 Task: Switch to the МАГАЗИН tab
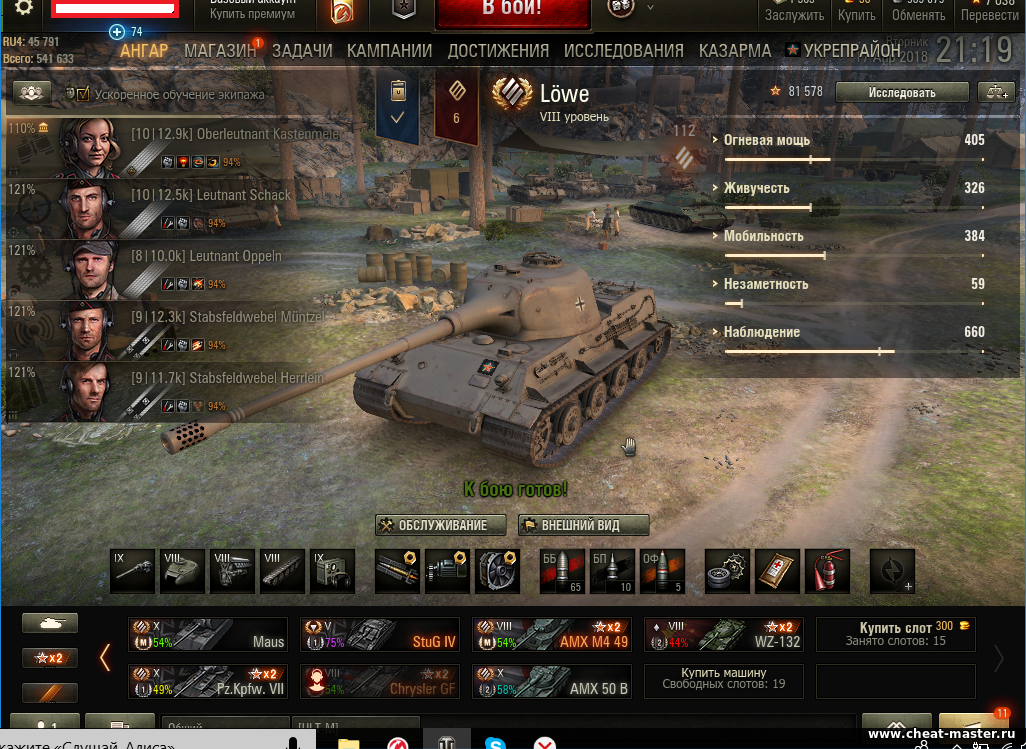click(220, 51)
